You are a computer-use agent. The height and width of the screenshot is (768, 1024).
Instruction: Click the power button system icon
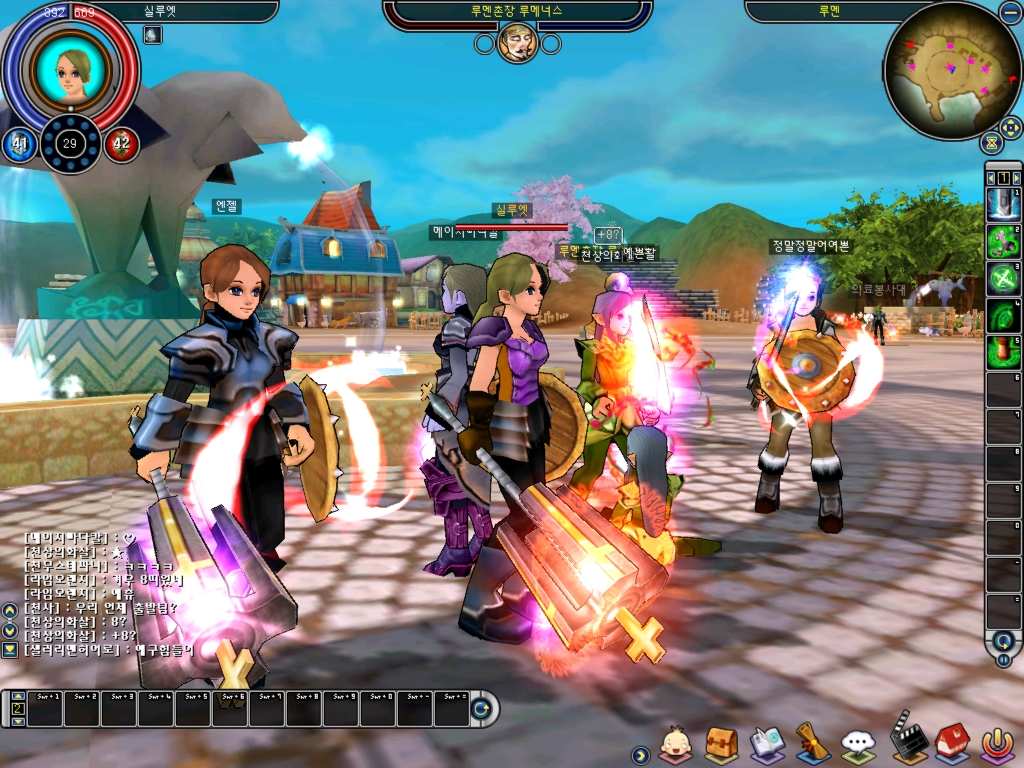coord(997,744)
